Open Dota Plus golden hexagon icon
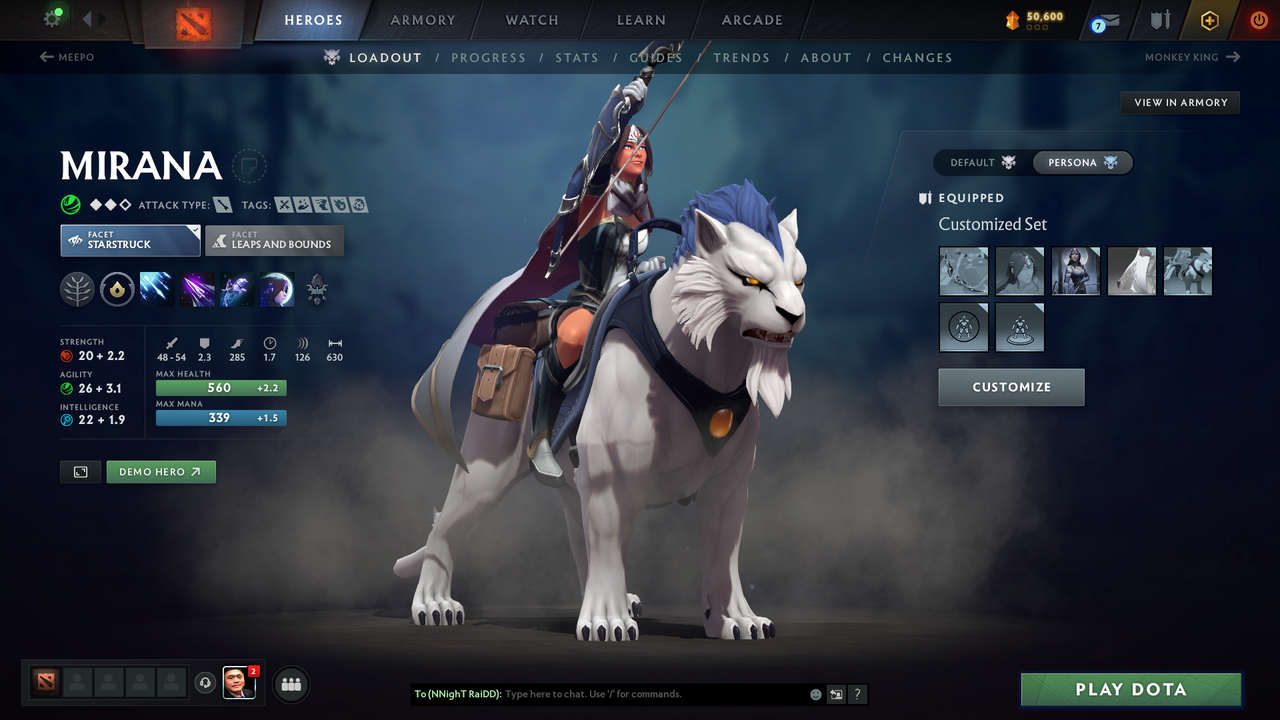This screenshot has height=720, width=1280. (1210, 19)
